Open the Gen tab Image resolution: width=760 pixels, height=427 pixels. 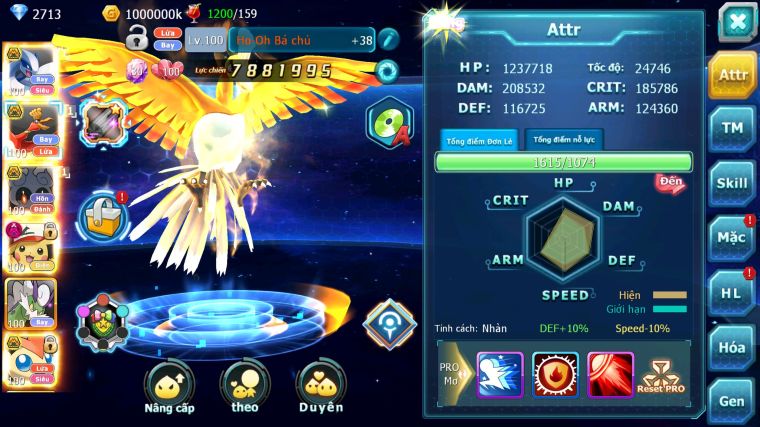click(x=733, y=400)
